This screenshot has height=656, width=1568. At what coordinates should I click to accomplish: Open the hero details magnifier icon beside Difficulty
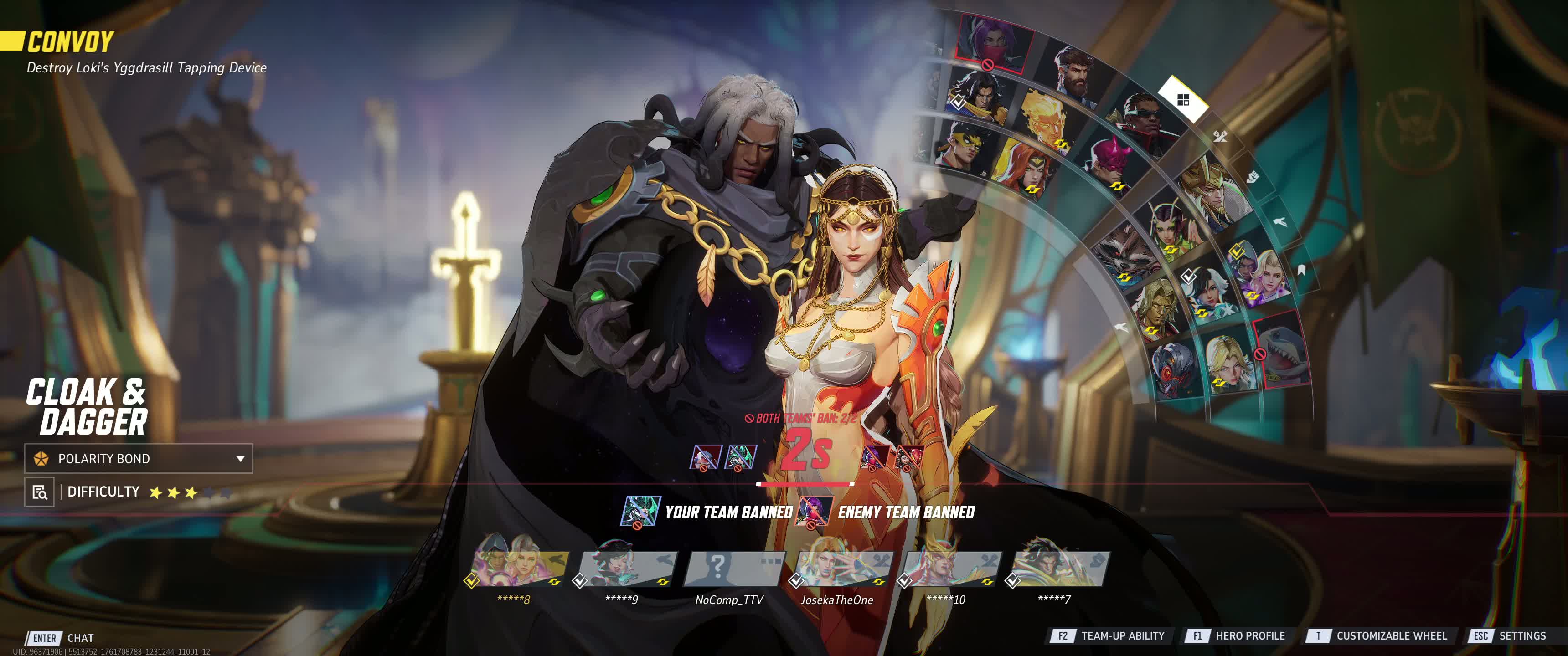39,492
